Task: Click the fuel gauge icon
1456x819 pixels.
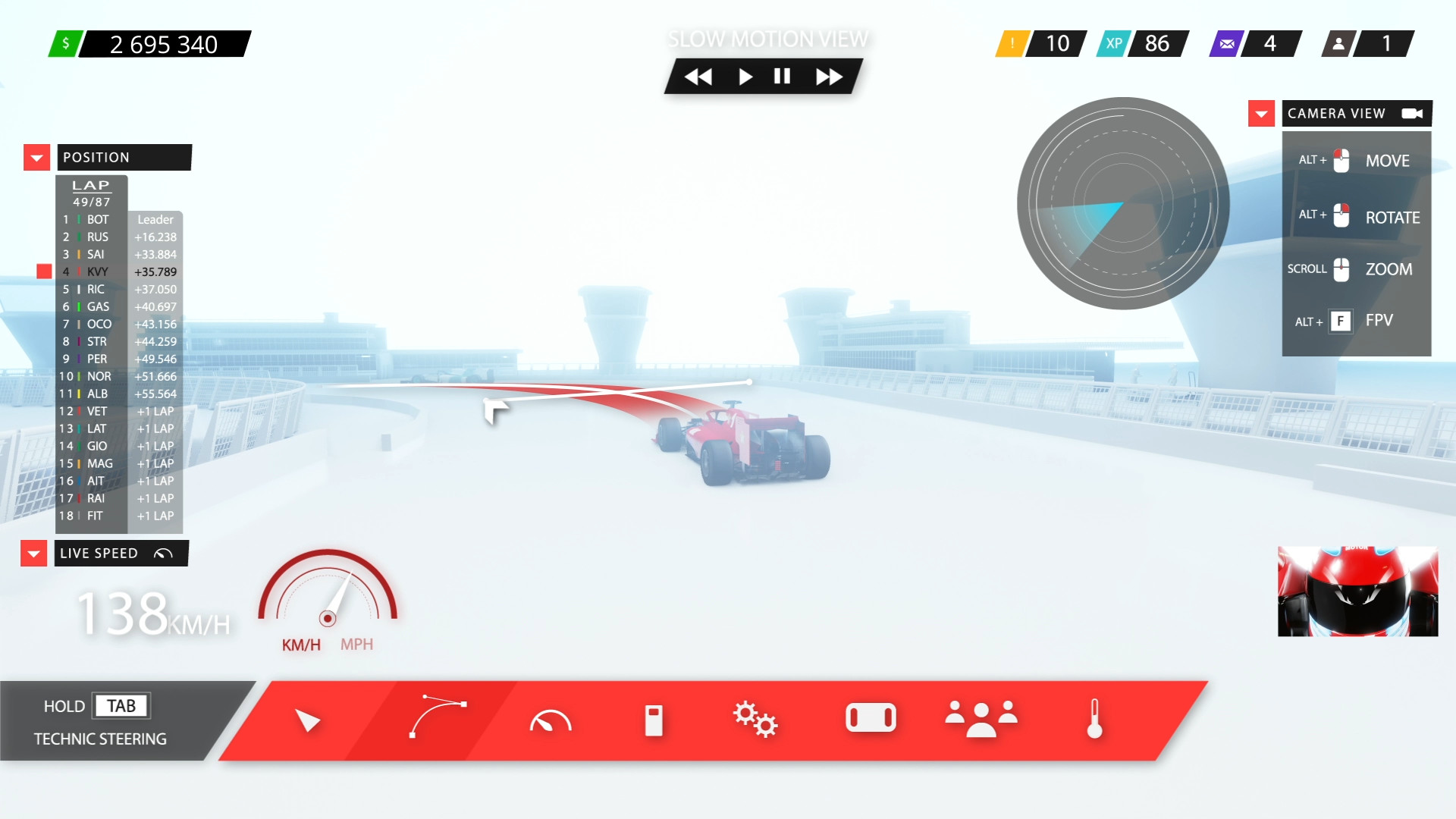Action: 654,719
